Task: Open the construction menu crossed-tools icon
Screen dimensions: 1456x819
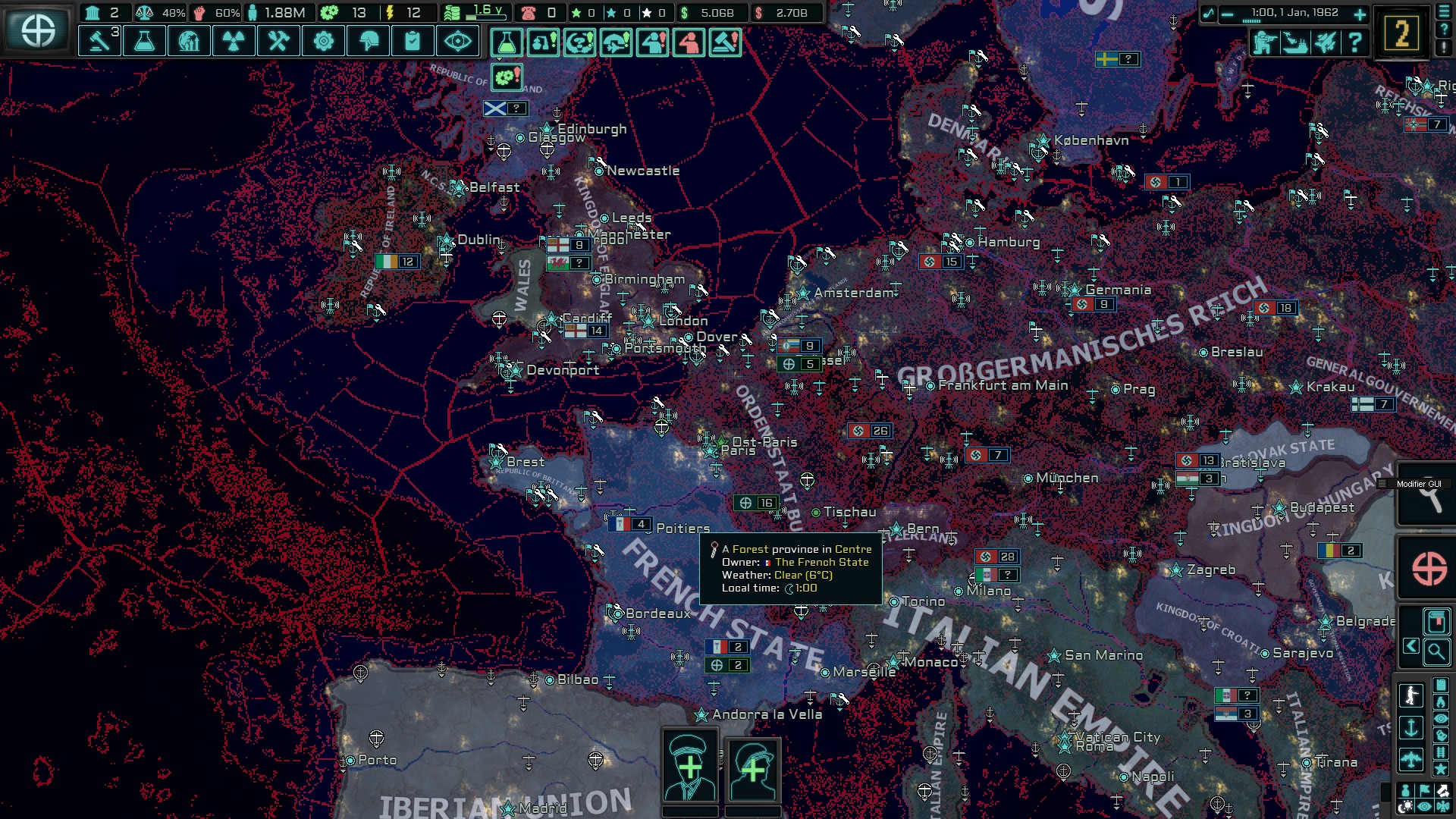Action: [278, 41]
